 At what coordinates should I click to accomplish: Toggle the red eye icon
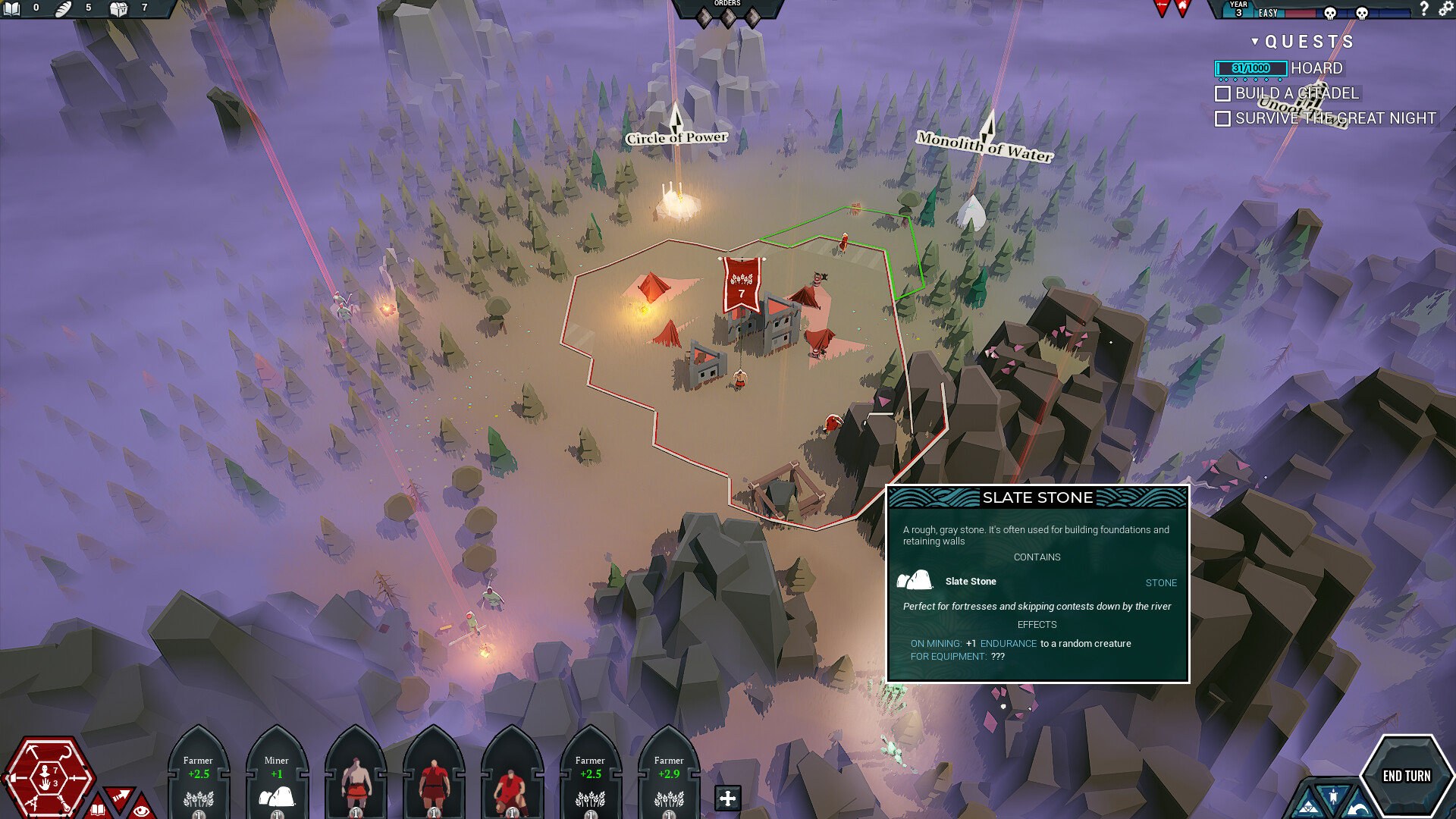141,810
